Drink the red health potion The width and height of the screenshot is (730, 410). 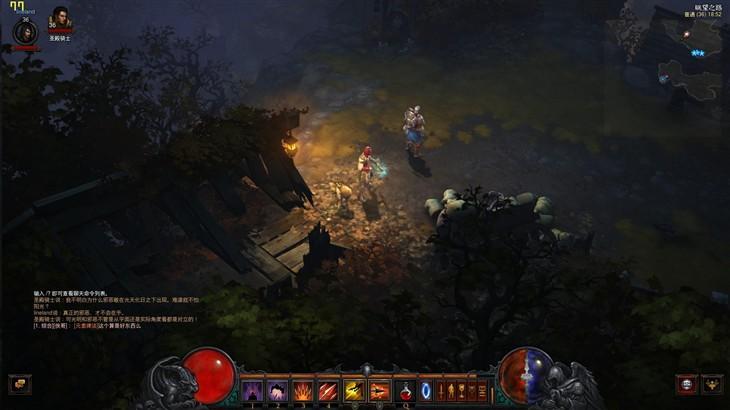pyautogui.click(x=406, y=390)
